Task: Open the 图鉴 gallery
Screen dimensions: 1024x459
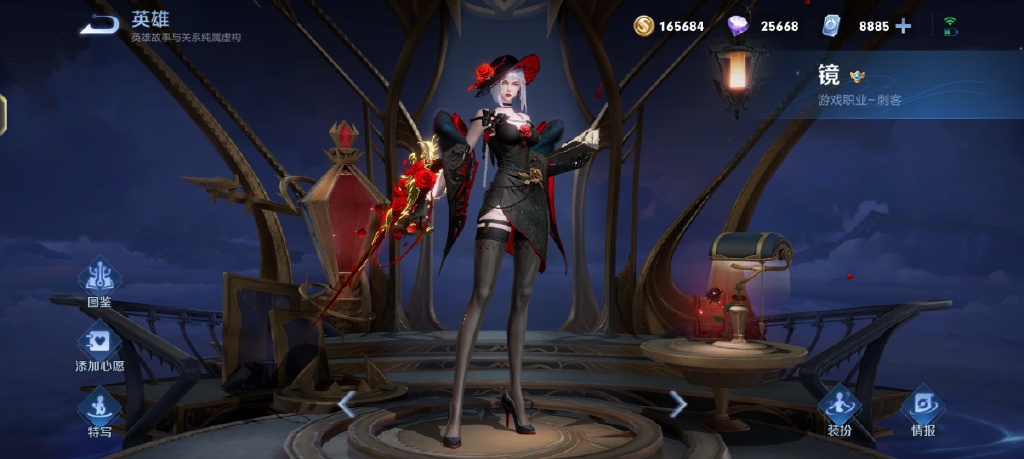Action: [x=99, y=279]
